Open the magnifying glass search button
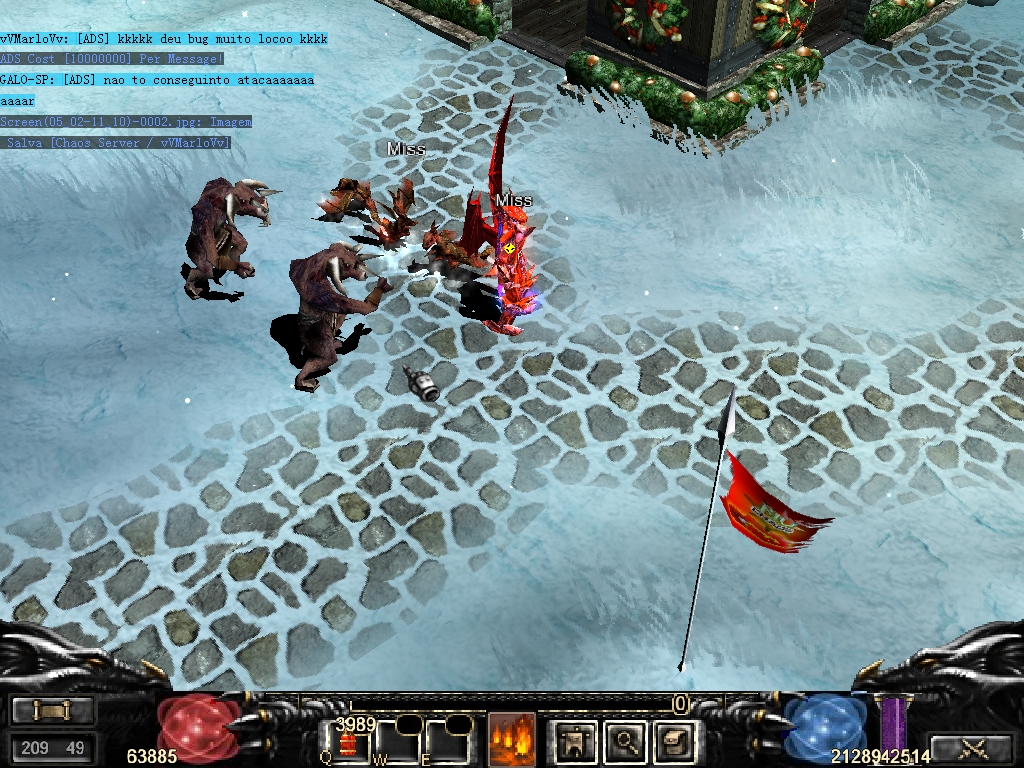The image size is (1024, 768). [x=627, y=740]
